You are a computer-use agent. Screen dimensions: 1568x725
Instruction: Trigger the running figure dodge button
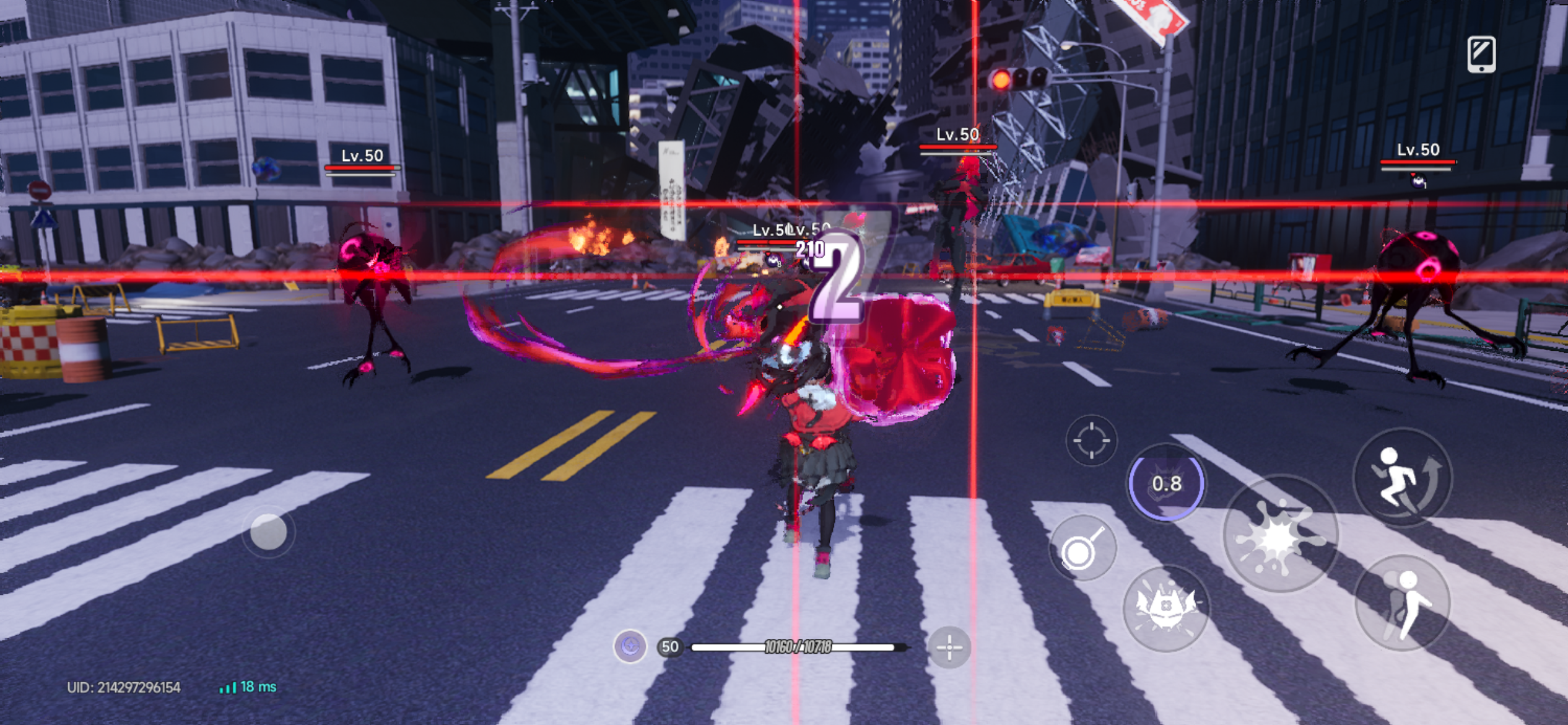(1402, 477)
